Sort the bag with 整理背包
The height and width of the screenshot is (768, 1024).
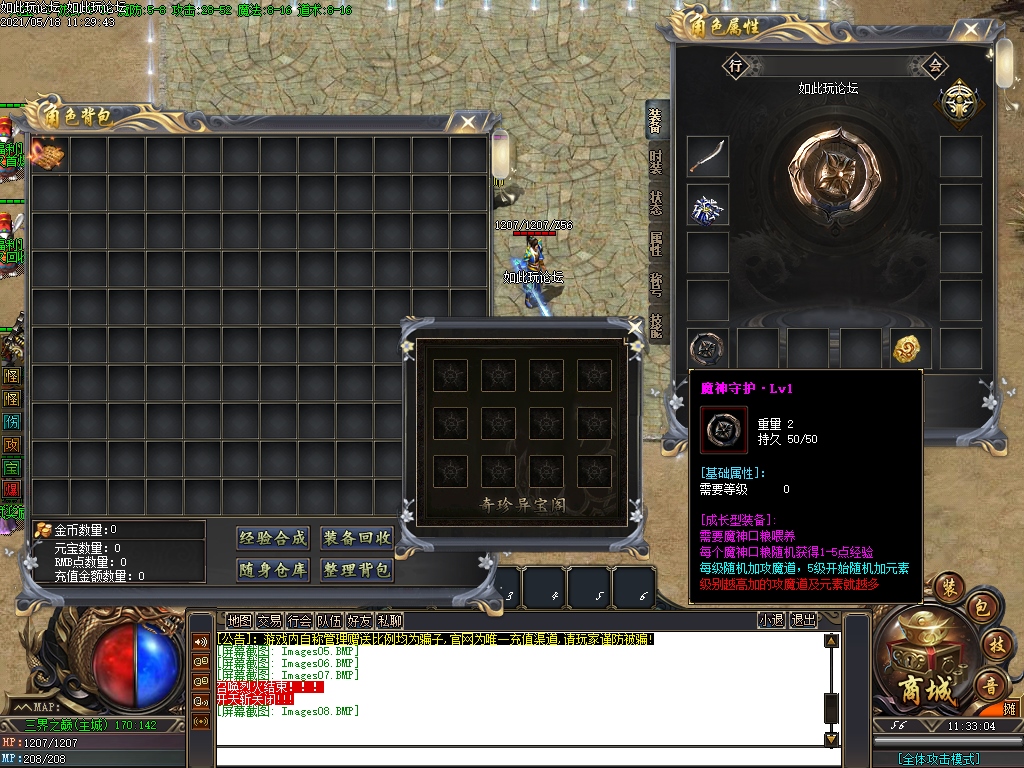[x=357, y=570]
